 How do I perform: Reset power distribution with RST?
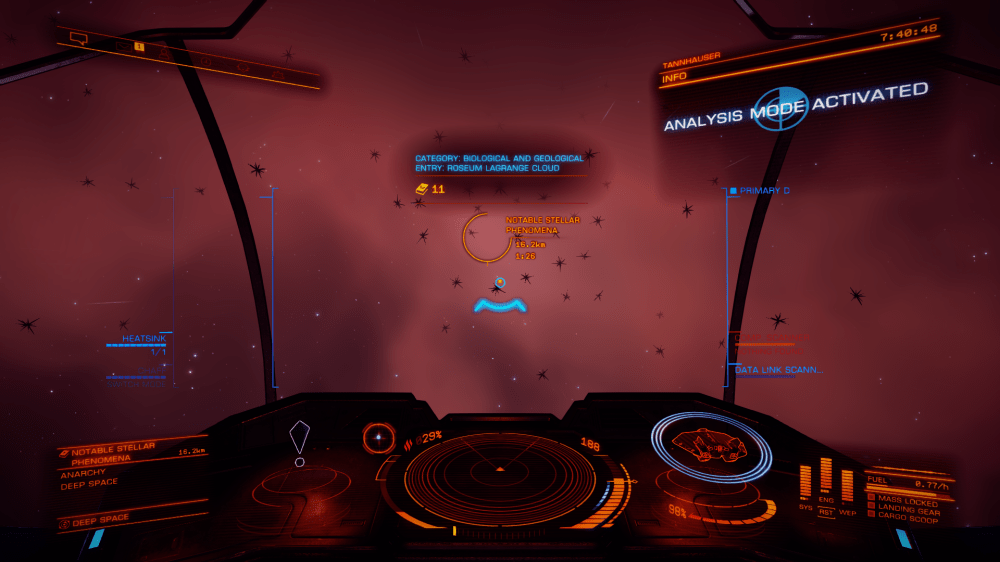coord(826,511)
